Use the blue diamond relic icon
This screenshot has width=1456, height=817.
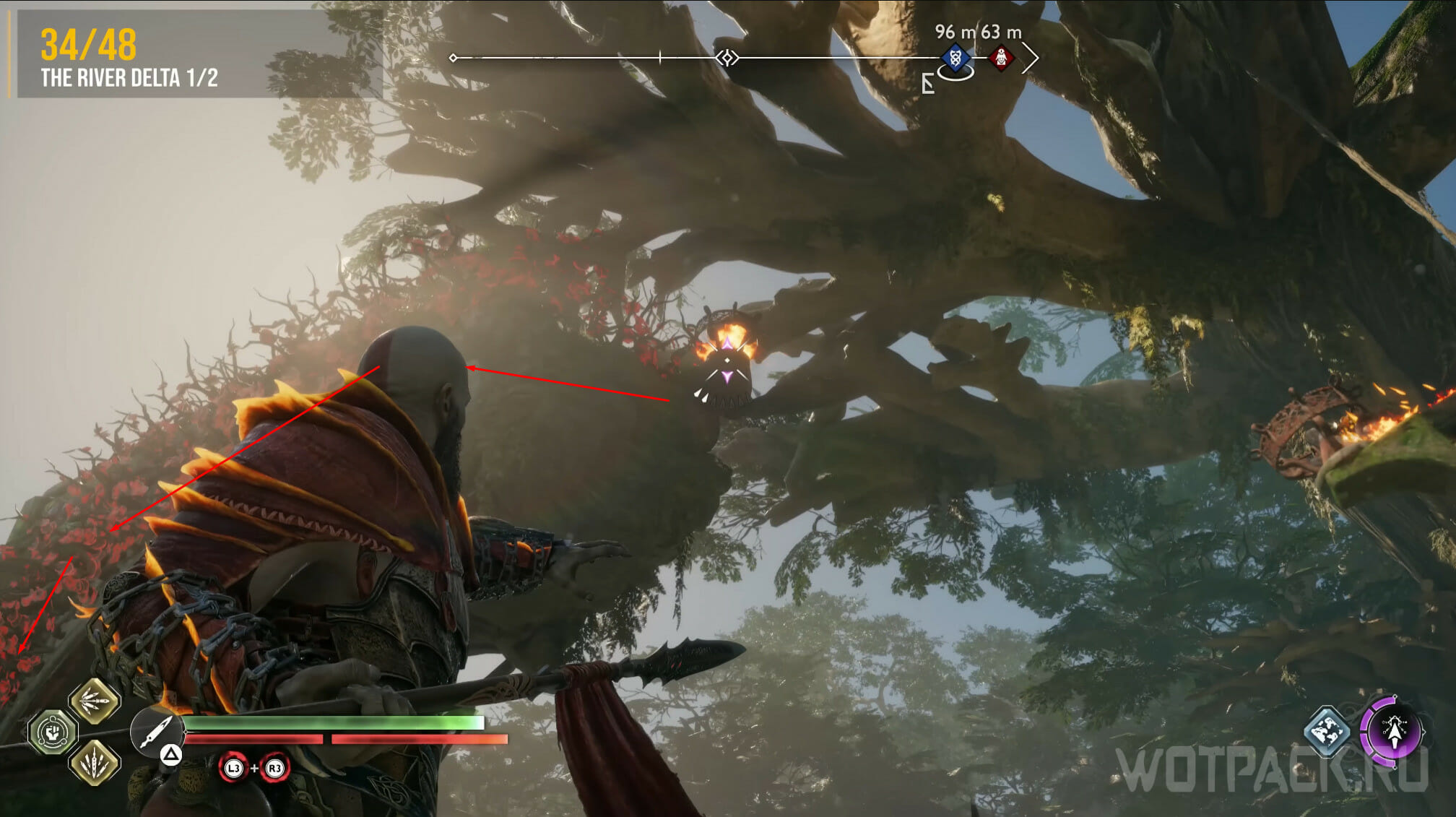pos(1327,730)
